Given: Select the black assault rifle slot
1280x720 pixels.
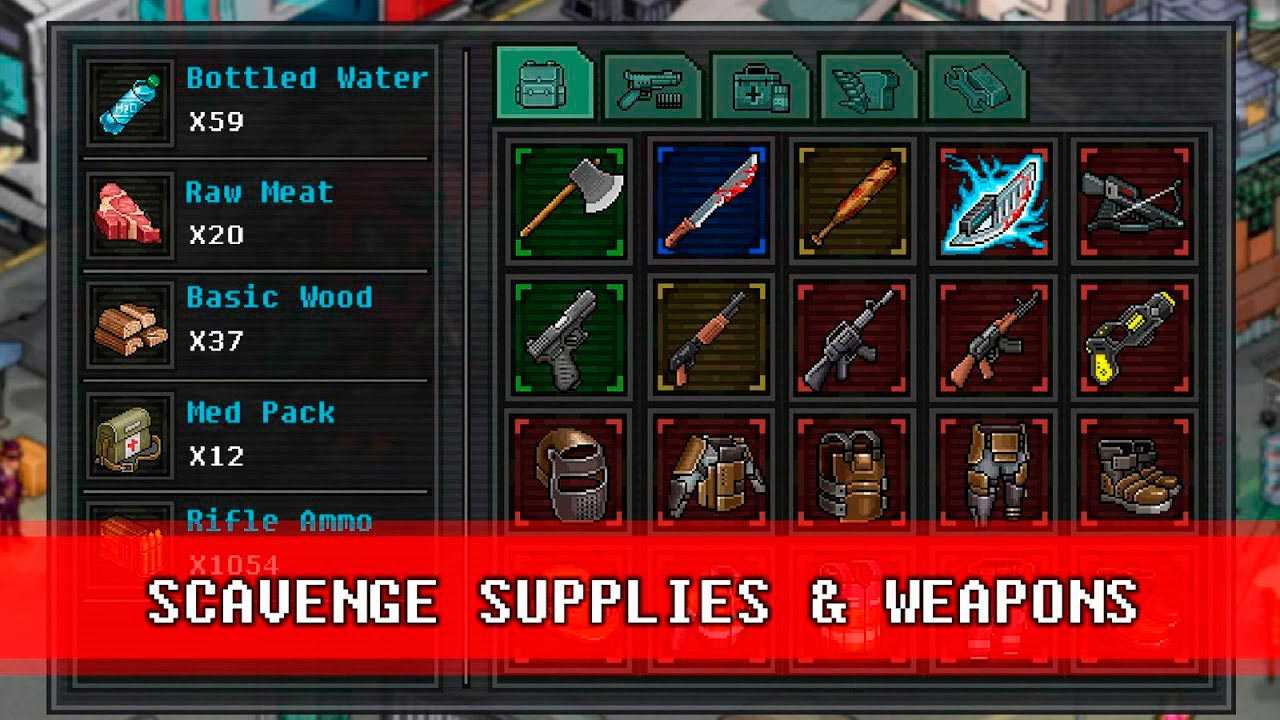Looking at the screenshot, I should [852, 338].
